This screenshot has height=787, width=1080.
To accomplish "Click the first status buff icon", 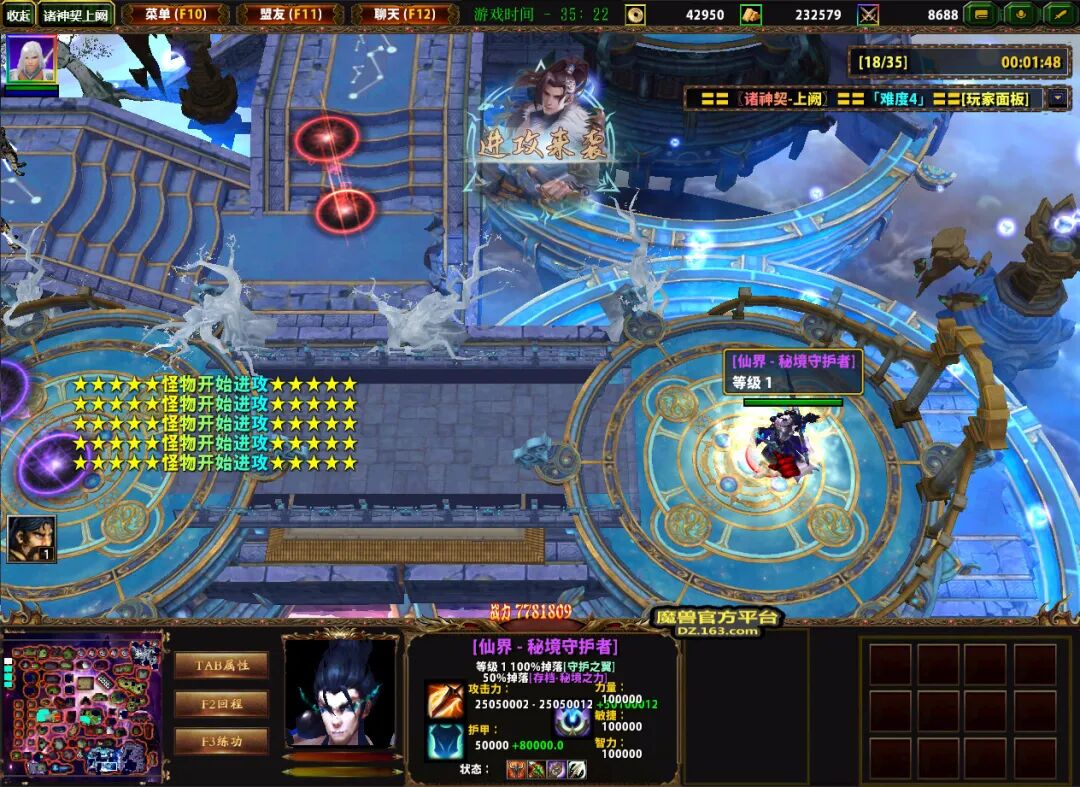I will pos(516,769).
